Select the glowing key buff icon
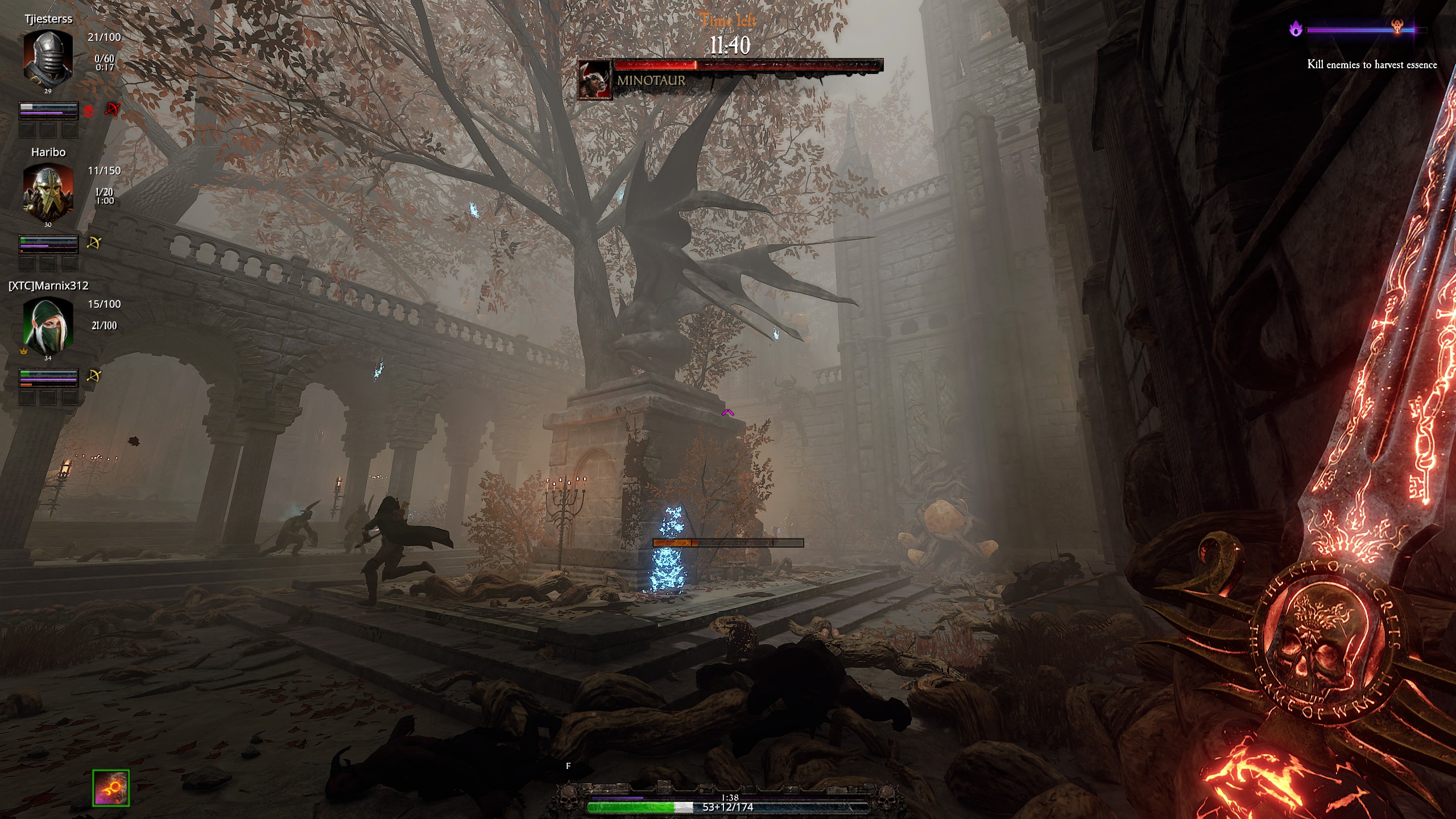Screen dimensions: 1456x819 tap(111, 788)
